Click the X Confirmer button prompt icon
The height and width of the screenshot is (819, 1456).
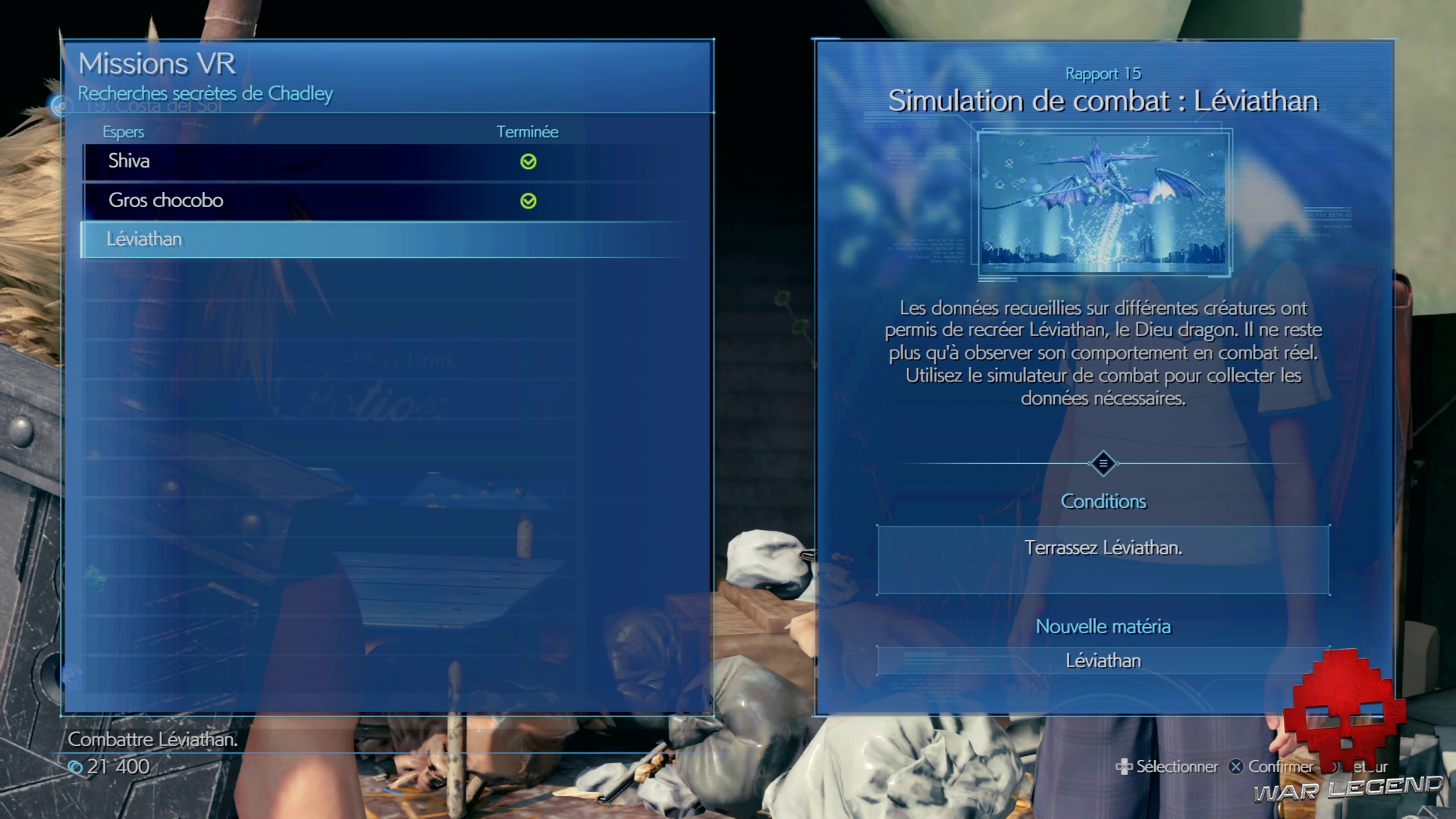[1235, 767]
